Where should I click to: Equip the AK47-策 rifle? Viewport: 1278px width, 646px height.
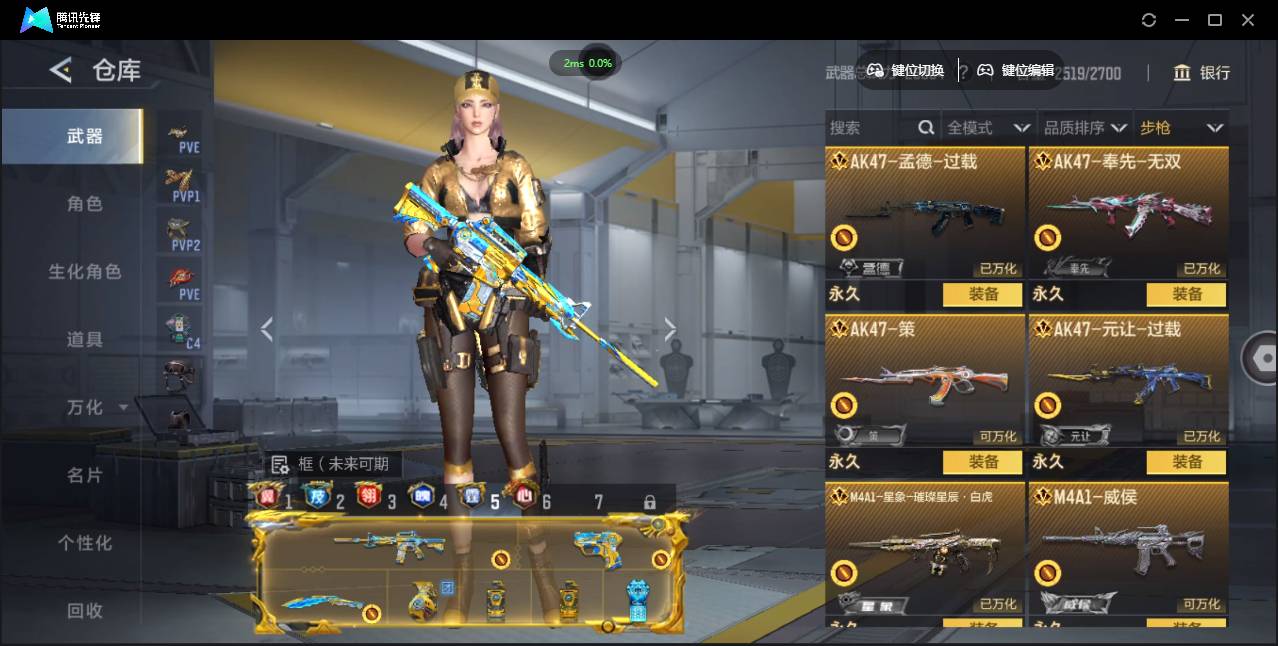pos(983,462)
